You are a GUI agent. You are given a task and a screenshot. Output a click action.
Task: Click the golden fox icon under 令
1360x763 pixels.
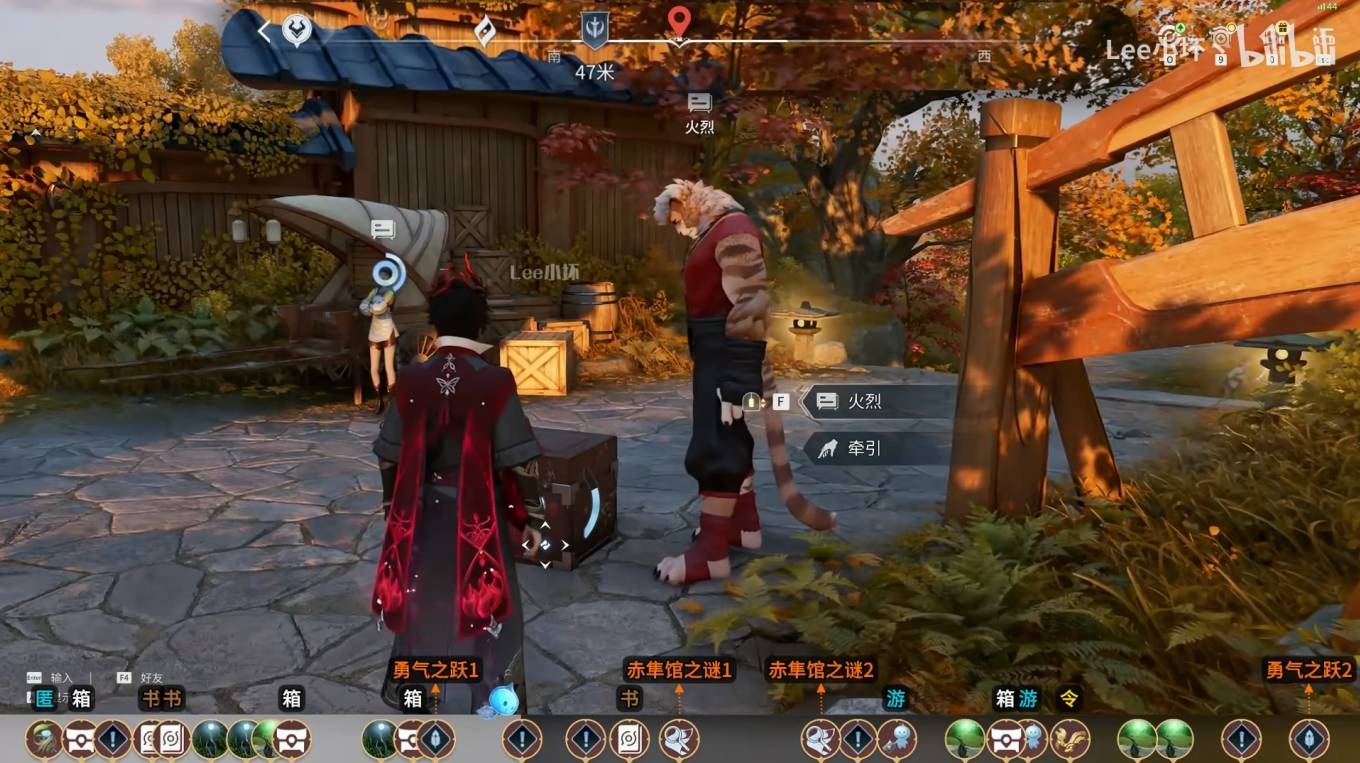pyautogui.click(x=1069, y=740)
